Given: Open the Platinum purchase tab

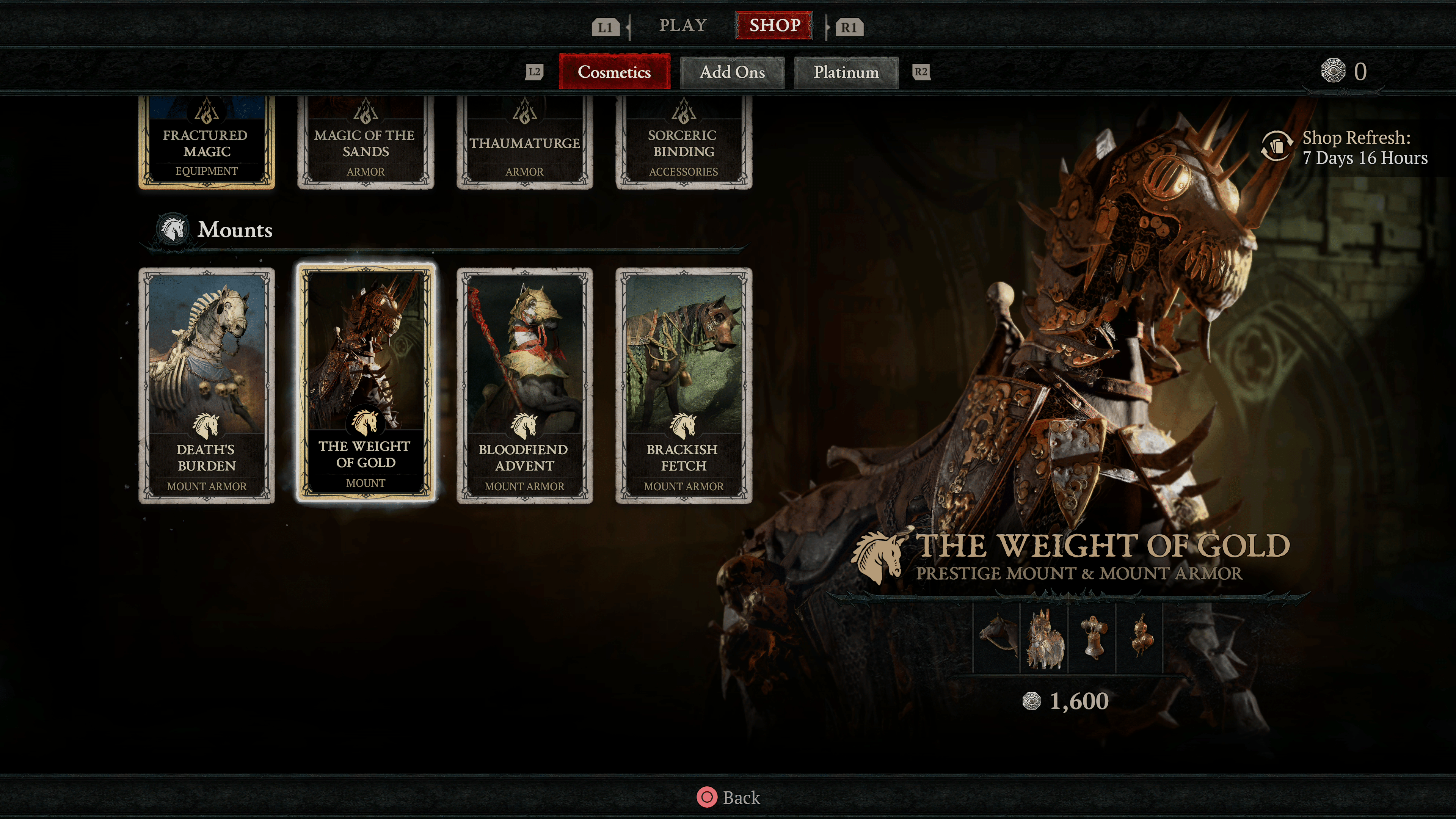Looking at the screenshot, I should (x=846, y=72).
